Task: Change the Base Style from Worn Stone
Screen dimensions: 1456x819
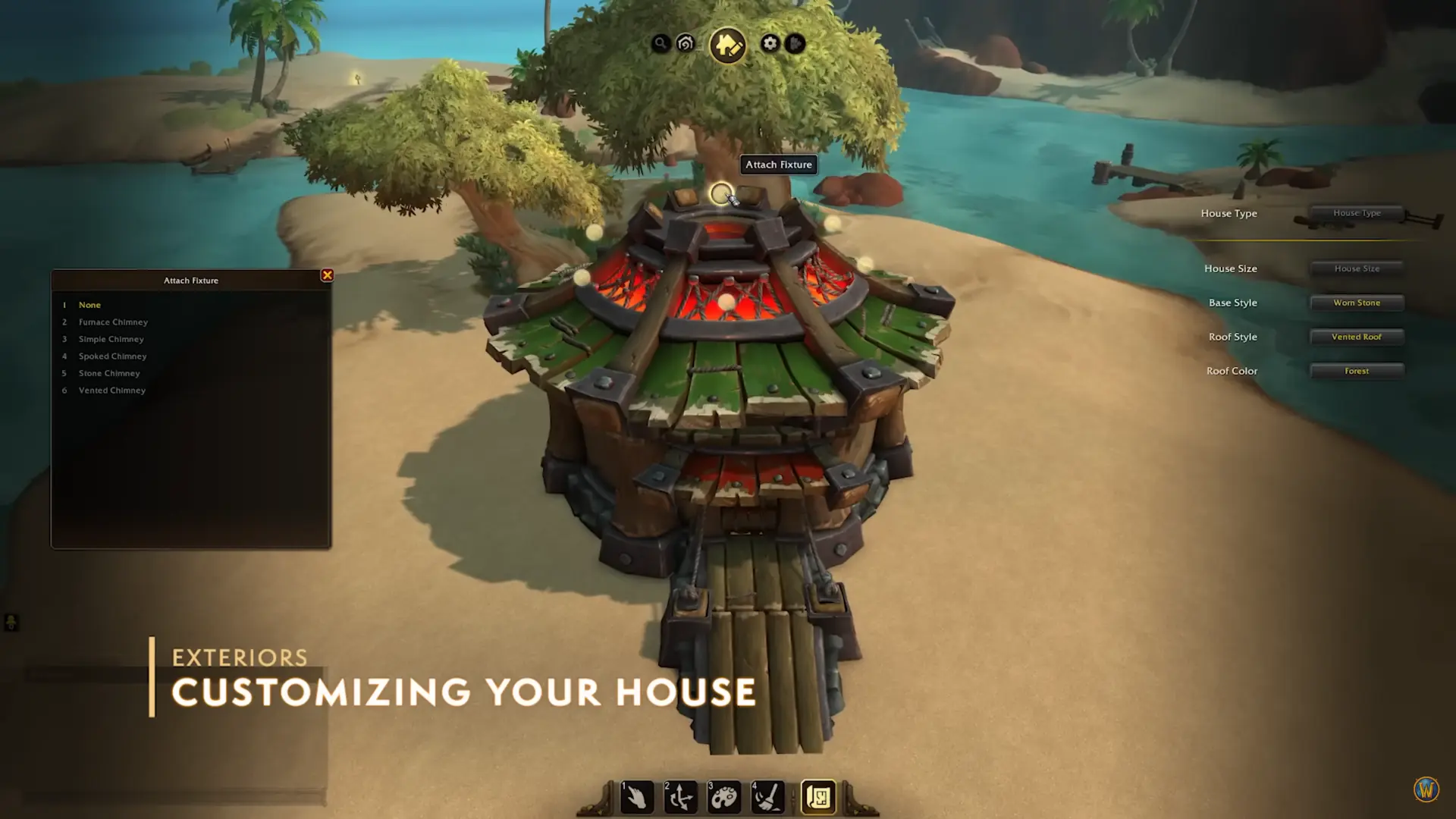Action: click(1357, 303)
